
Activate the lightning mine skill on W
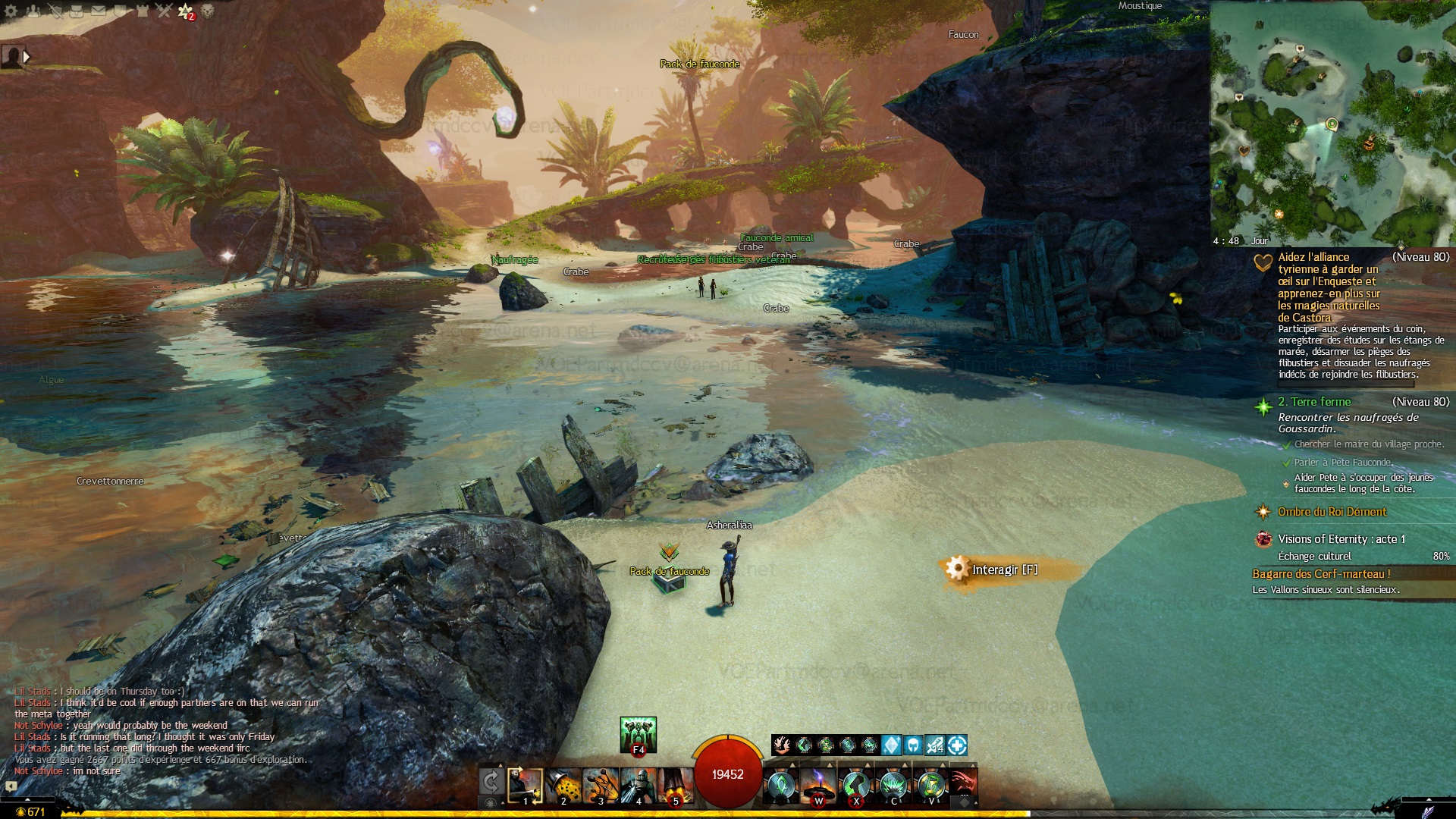click(818, 785)
